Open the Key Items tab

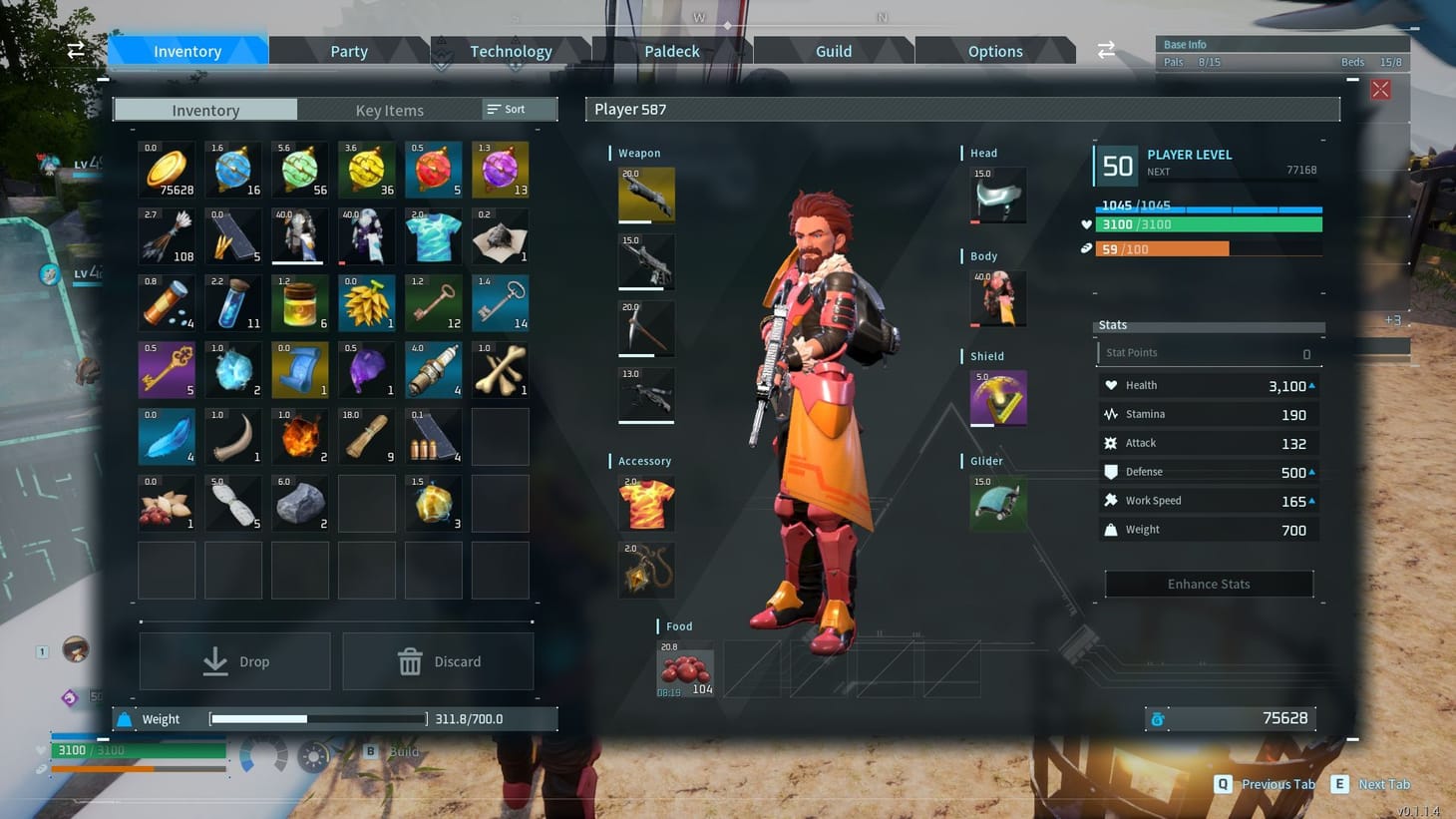[389, 110]
